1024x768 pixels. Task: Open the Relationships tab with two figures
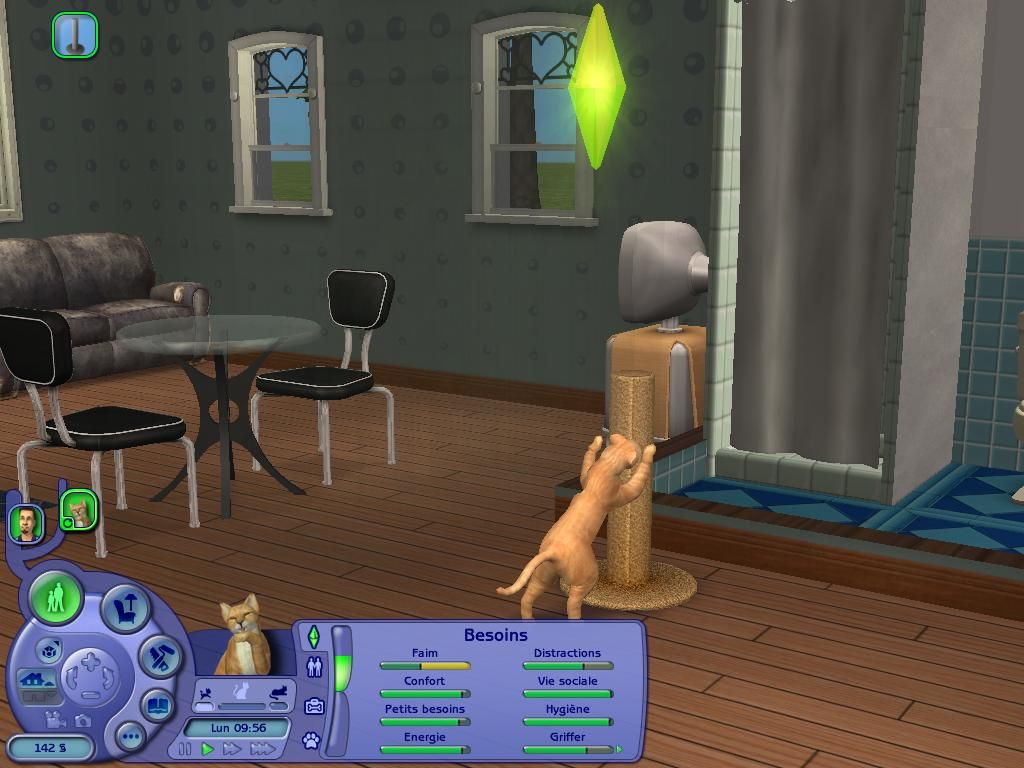[x=314, y=667]
